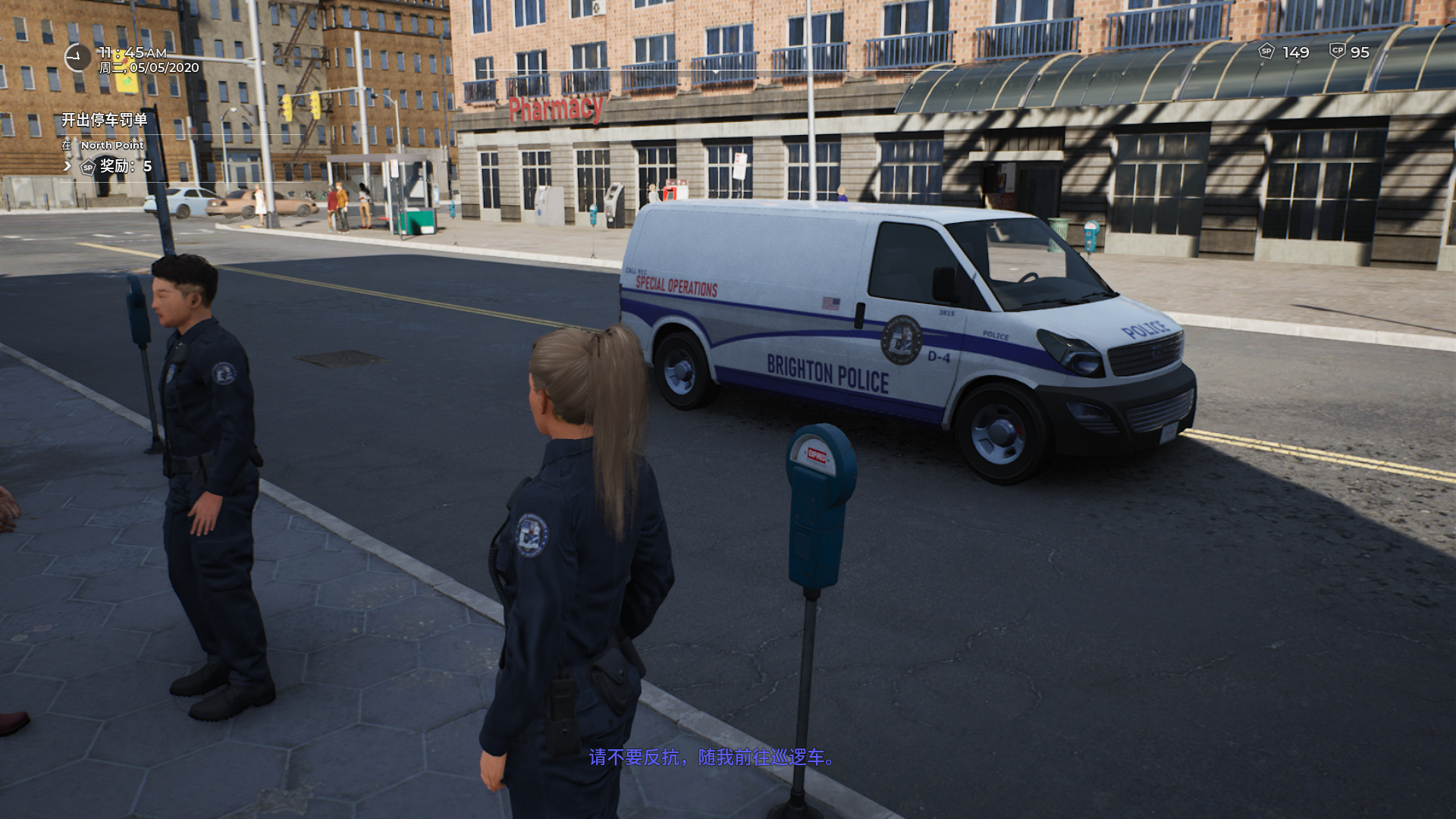Click the SP shift points badge icon
Viewport: 1456px width, 819px height.
click(x=1266, y=52)
